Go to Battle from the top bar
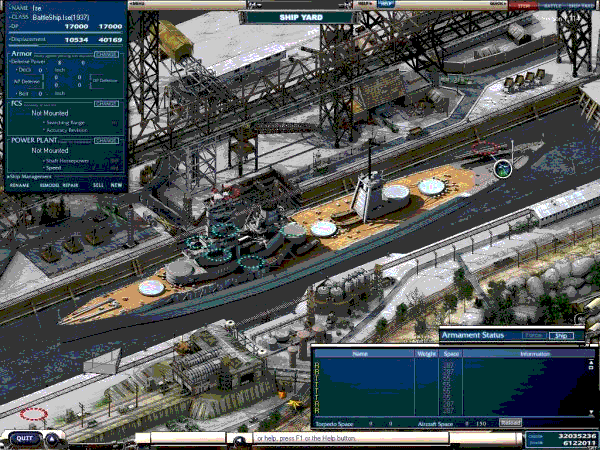 pos(550,5)
